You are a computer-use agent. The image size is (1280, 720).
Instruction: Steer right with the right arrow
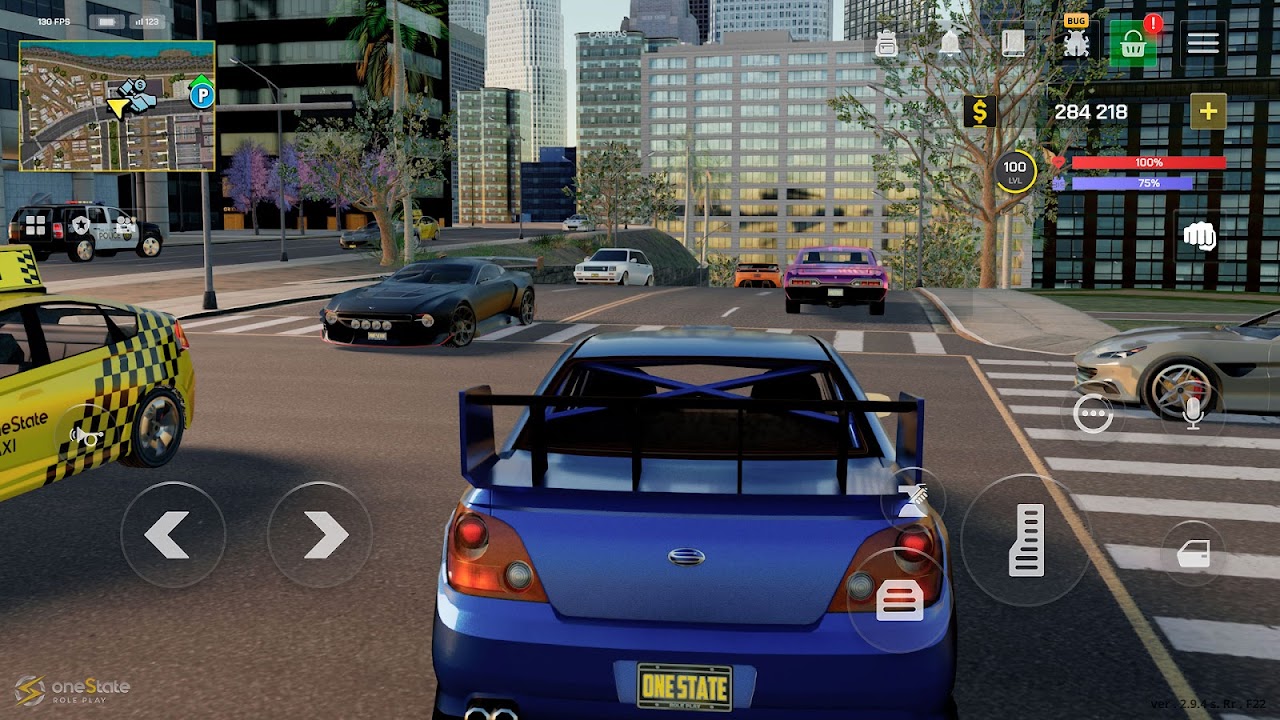click(321, 535)
